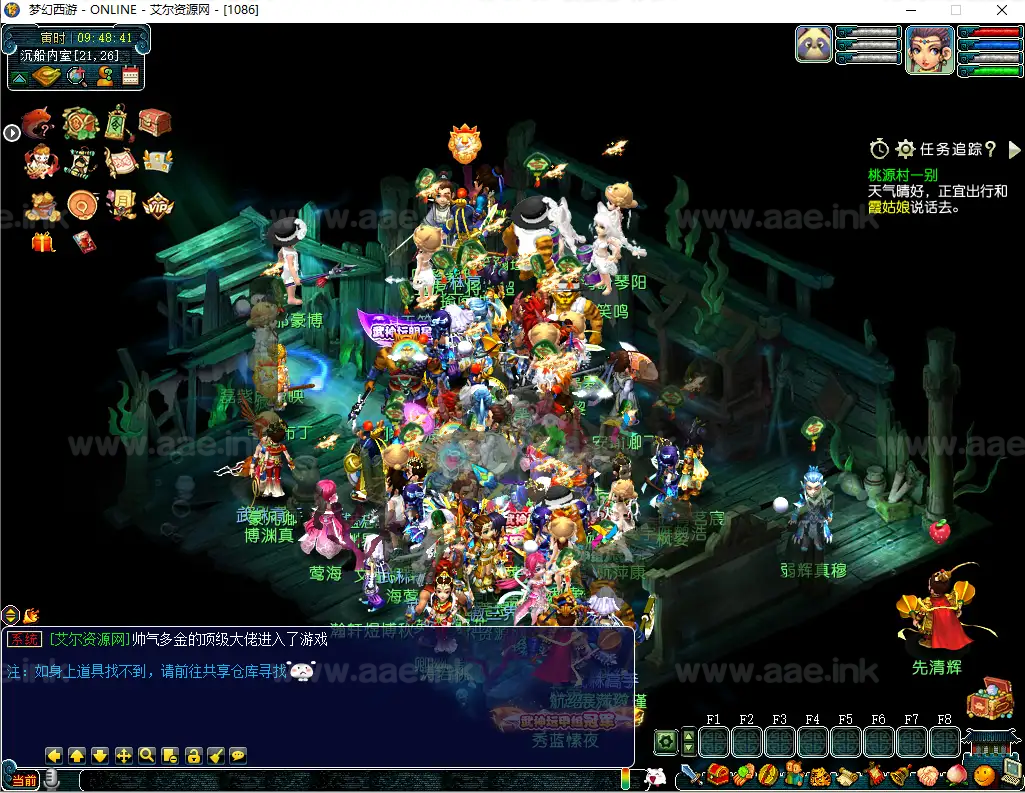Open the world map globe icon
This screenshot has height=793, width=1025.
(76, 75)
